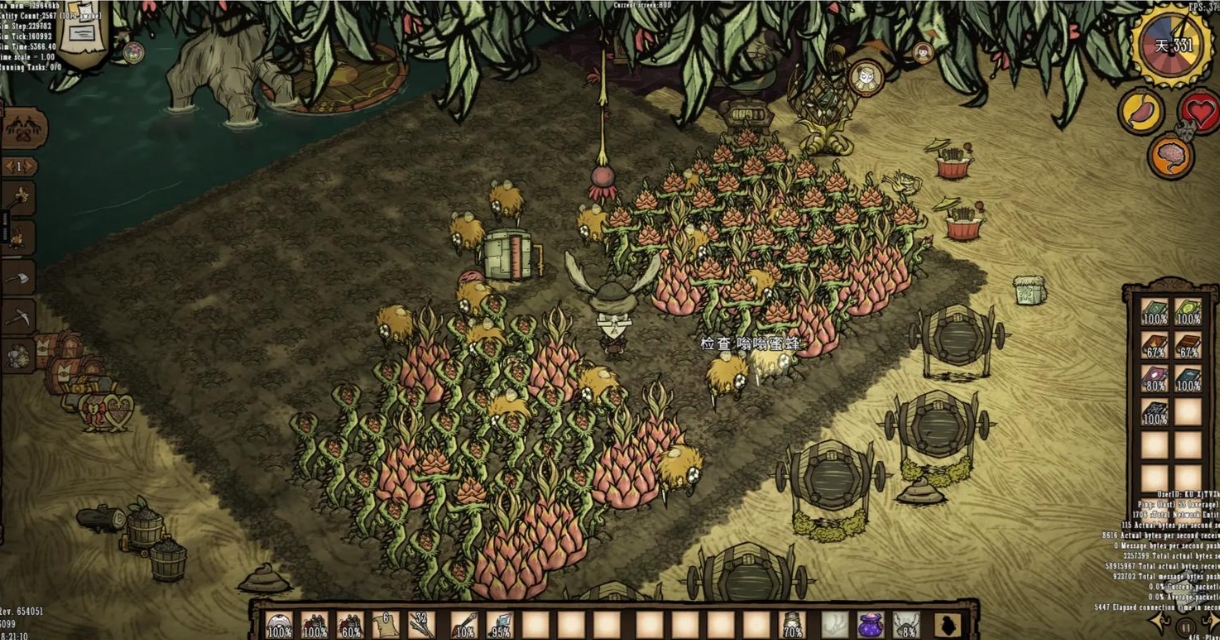Select the campfire quick-craft slot
The image size is (1220, 640).
pyautogui.click(x=19, y=237)
